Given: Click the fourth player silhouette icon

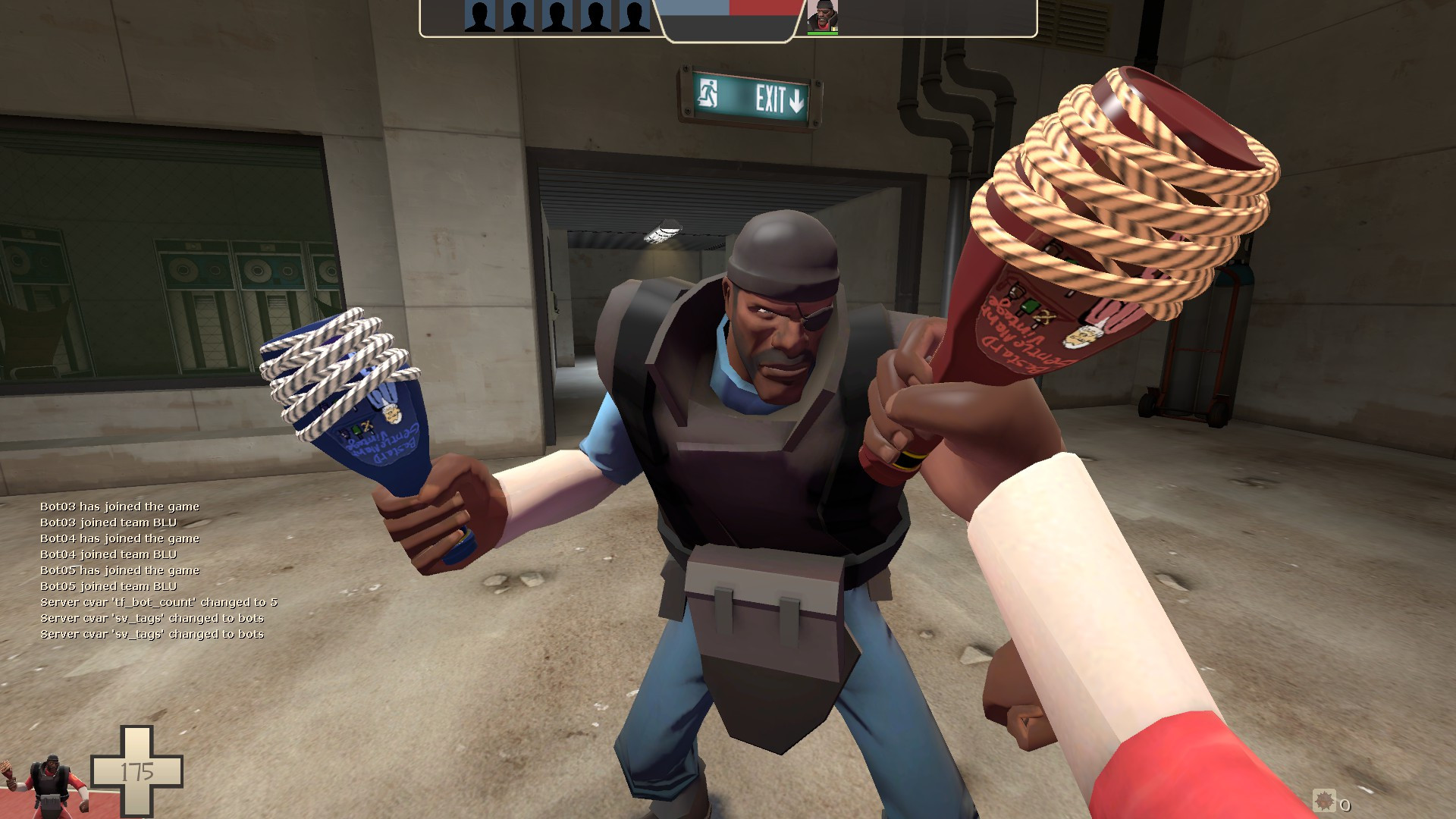Looking at the screenshot, I should (x=595, y=15).
